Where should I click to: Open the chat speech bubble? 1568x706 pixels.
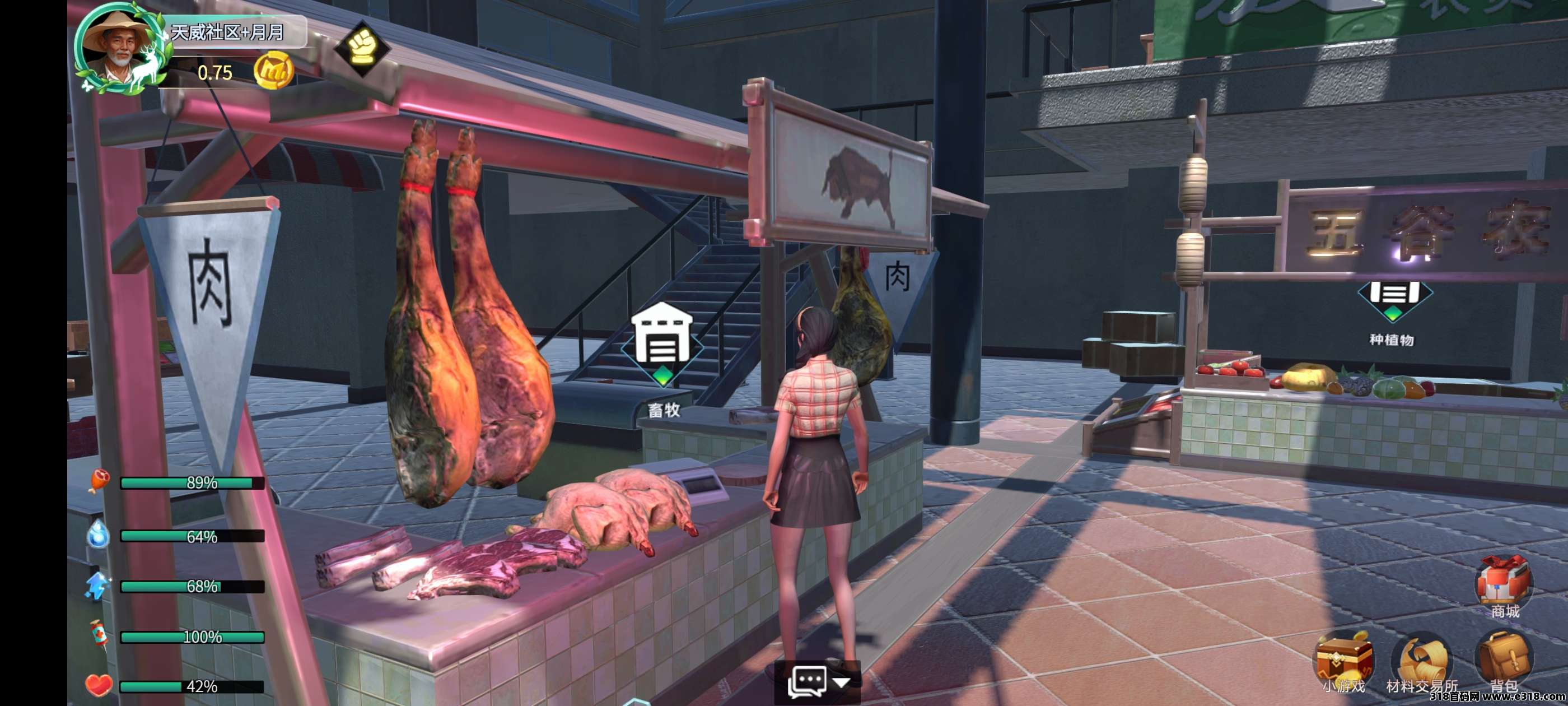tap(807, 682)
